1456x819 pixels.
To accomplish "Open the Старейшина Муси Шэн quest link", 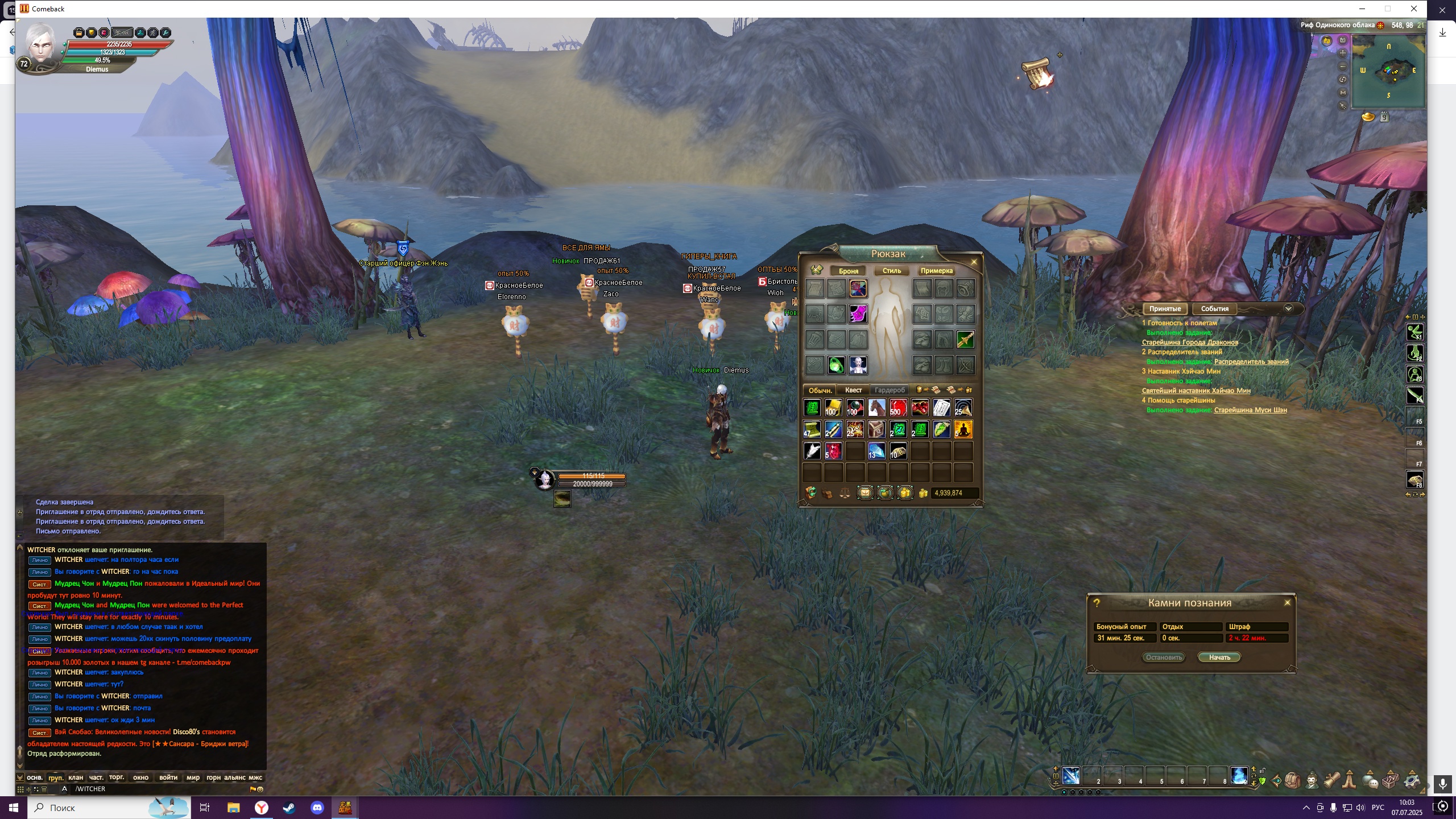I will [x=1250, y=410].
